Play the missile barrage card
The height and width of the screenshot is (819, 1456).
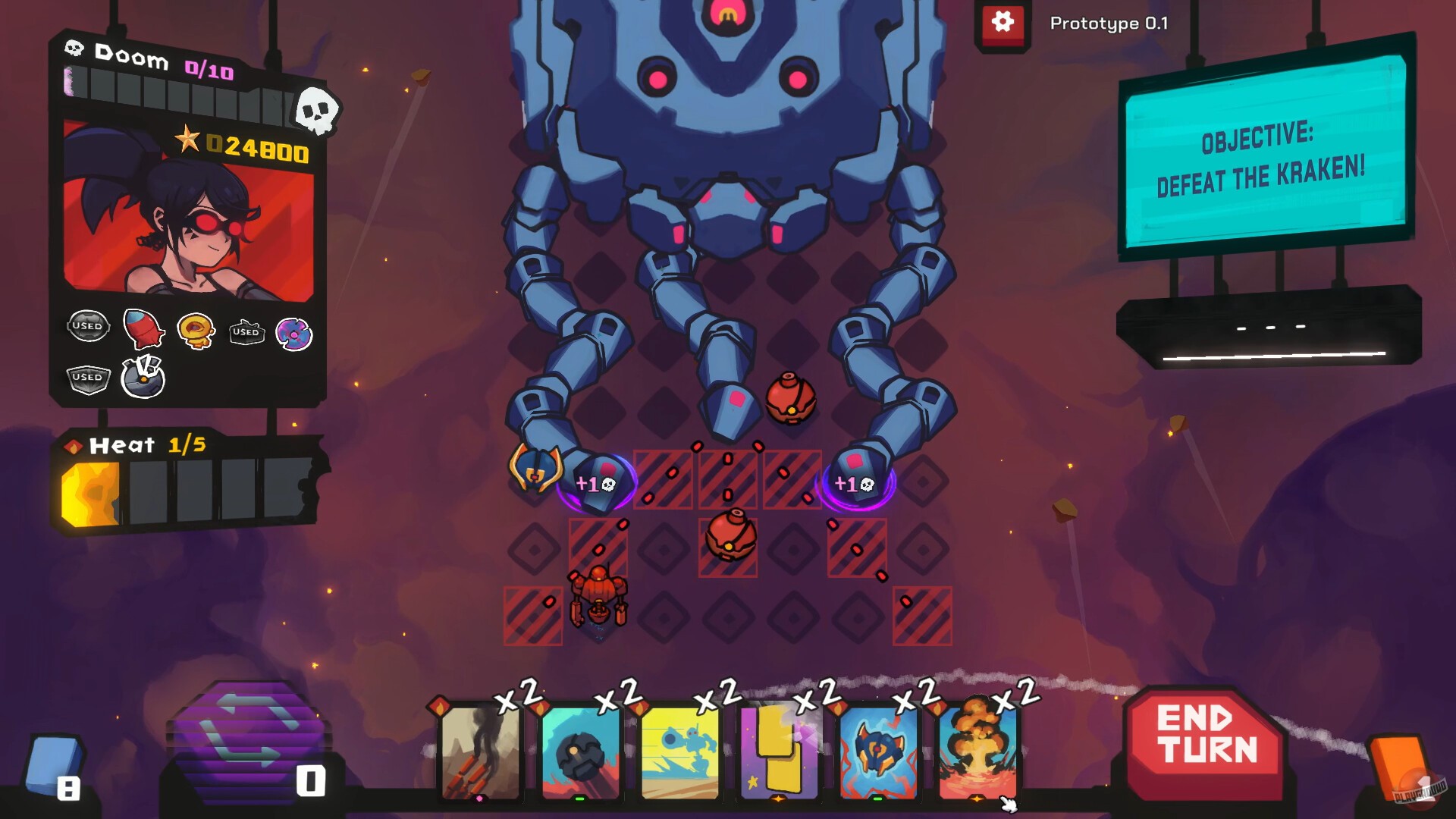[x=479, y=756]
